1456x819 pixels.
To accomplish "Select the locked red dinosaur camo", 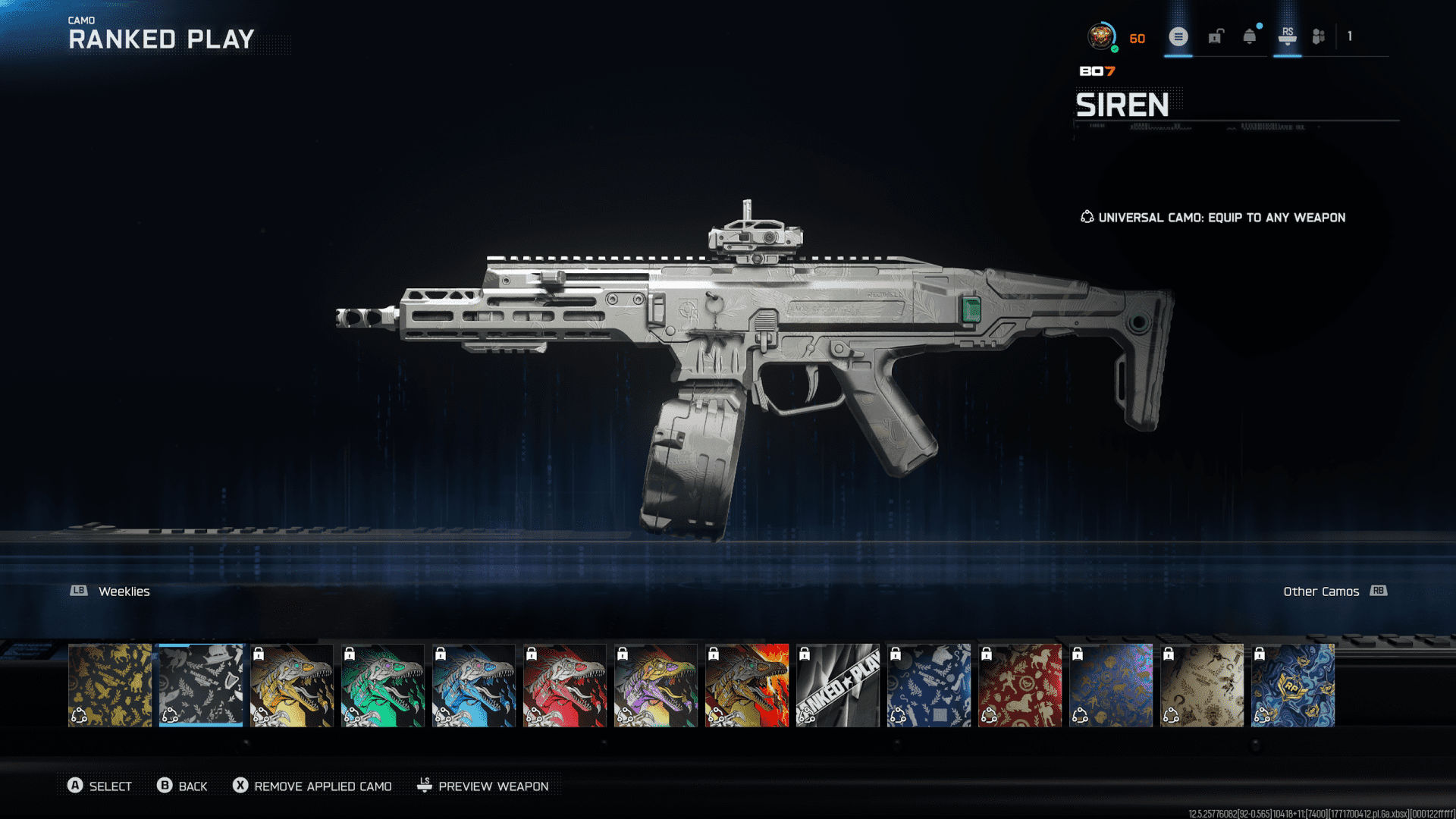I will coord(565,685).
